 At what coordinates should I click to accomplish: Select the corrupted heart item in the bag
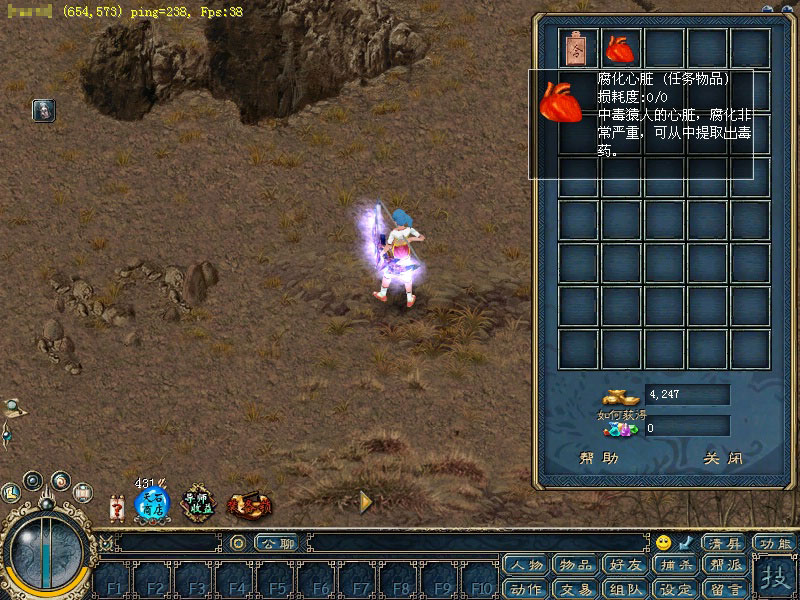(x=621, y=48)
